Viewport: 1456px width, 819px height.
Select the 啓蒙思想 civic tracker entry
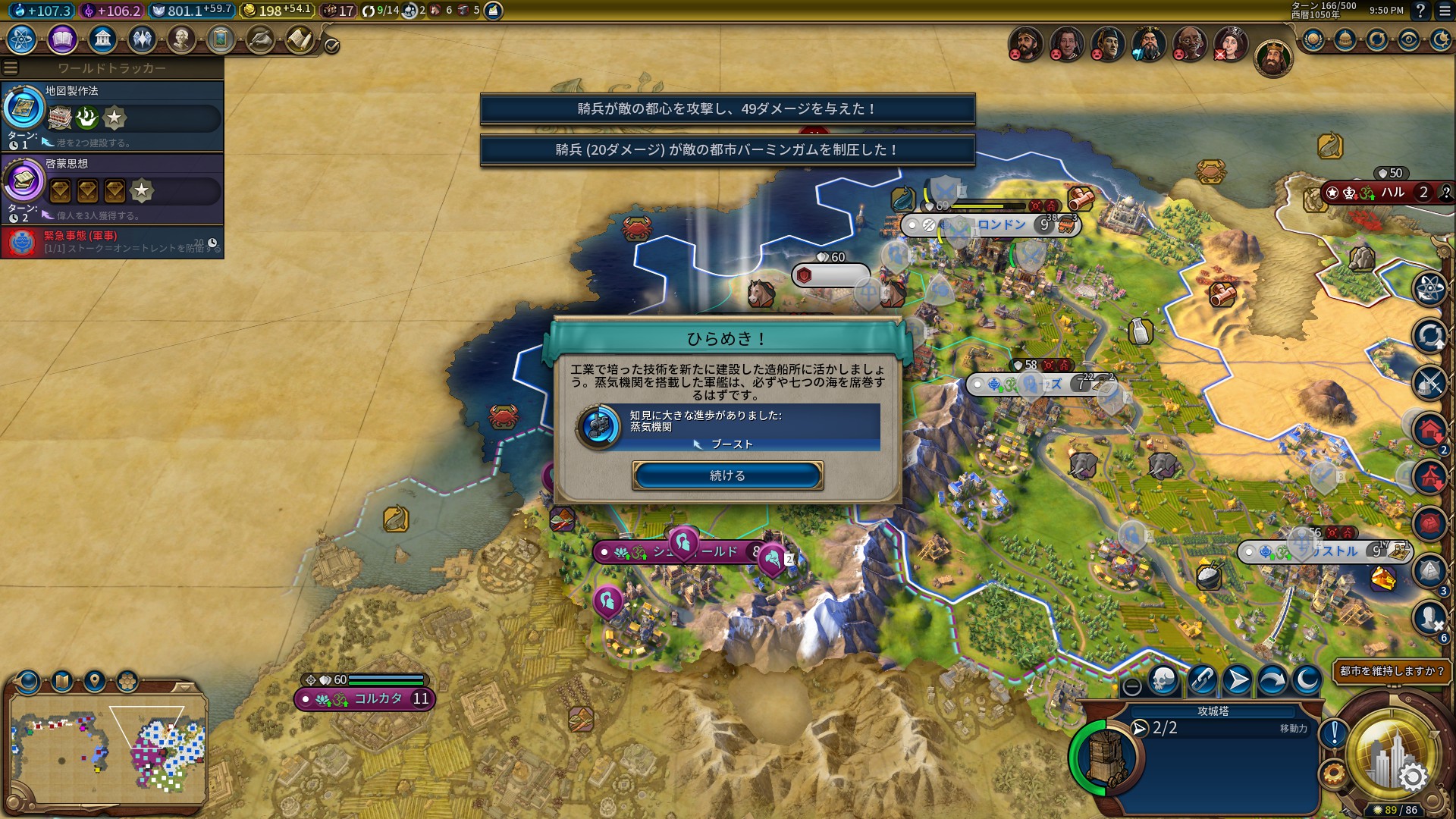112,189
